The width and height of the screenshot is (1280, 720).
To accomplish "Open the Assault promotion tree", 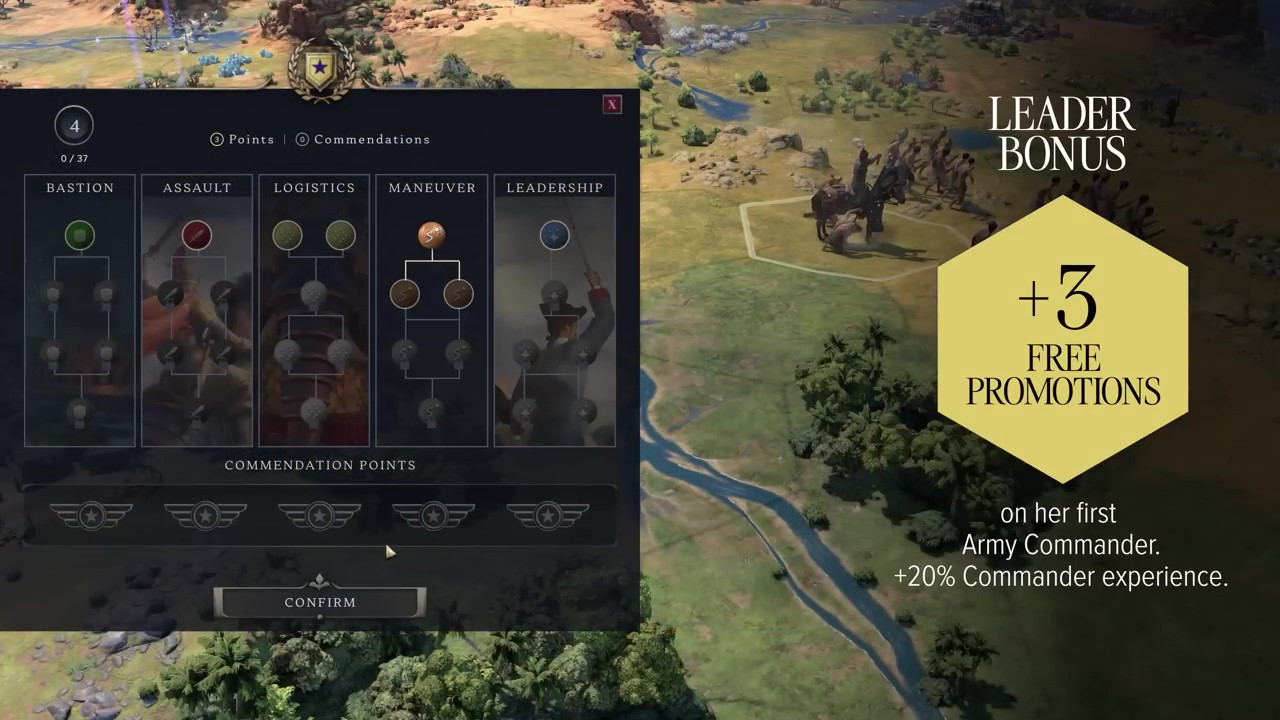I will pyautogui.click(x=197, y=188).
